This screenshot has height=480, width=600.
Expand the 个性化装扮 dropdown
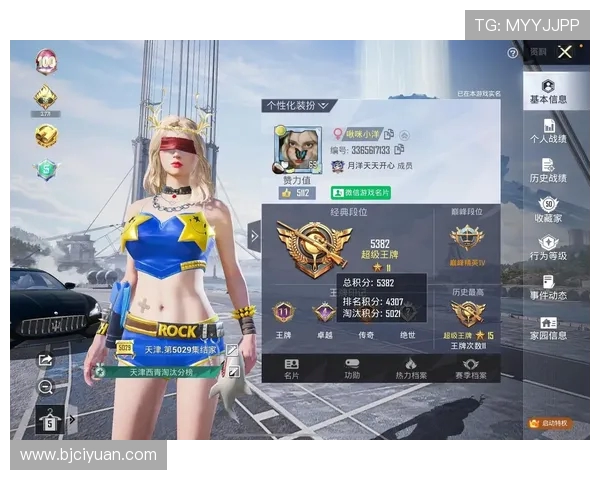pyautogui.click(x=298, y=105)
